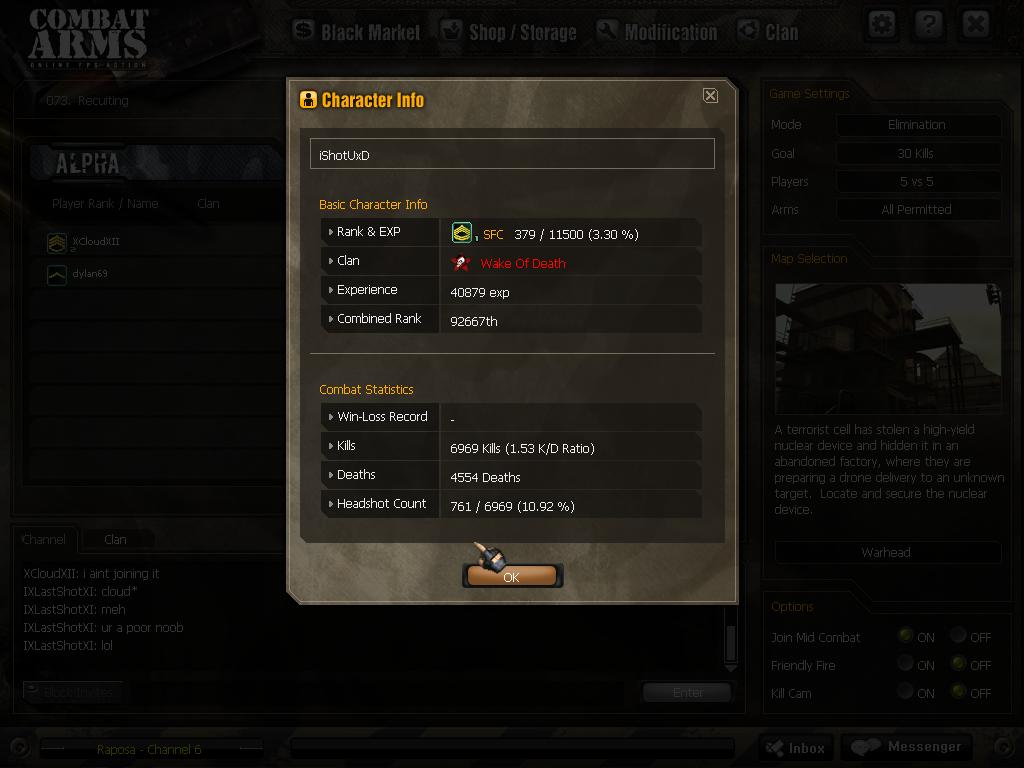Open the Black Market
Image resolution: width=1024 pixels, height=768 pixels.
point(357,31)
